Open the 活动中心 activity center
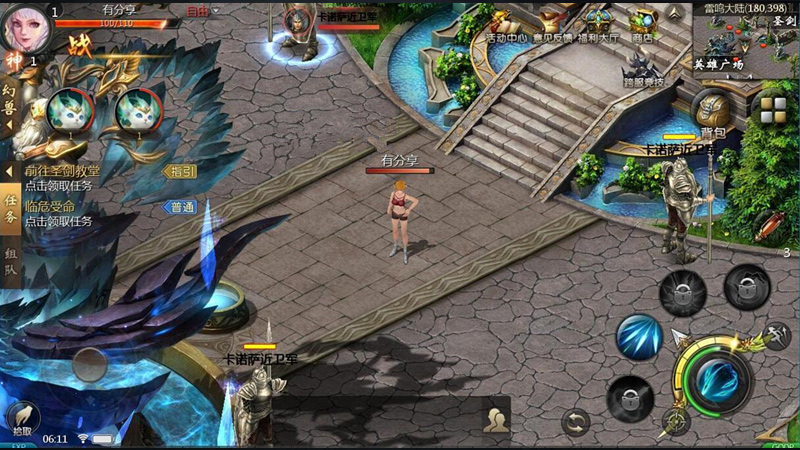Image resolution: width=800 pixels, height=450 pixels. pyautogui.click(x=504, y=24)
